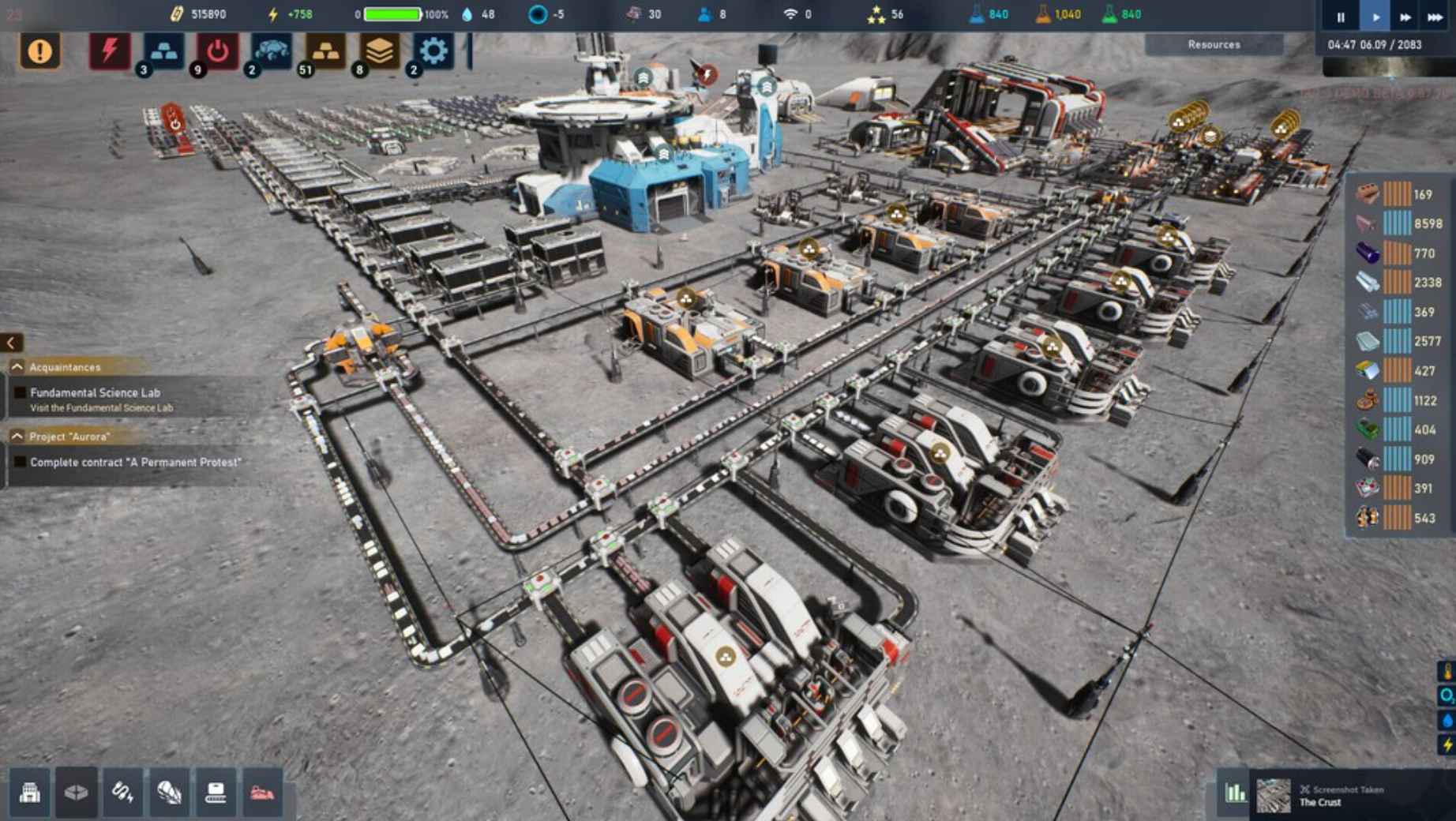
Task: Open the Resources tab
Action: [x=1214, y=45]
